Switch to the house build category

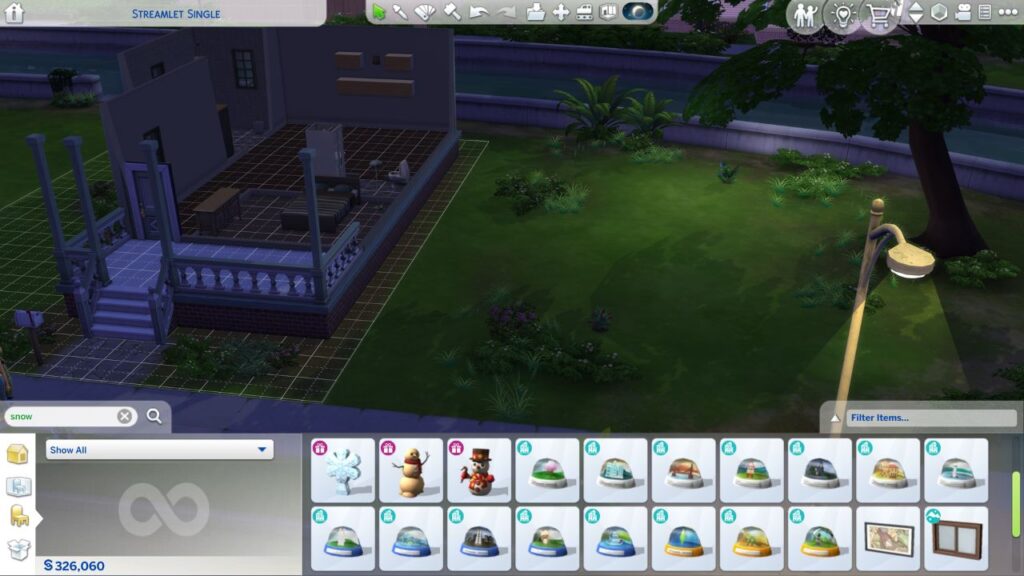point(18,454)
